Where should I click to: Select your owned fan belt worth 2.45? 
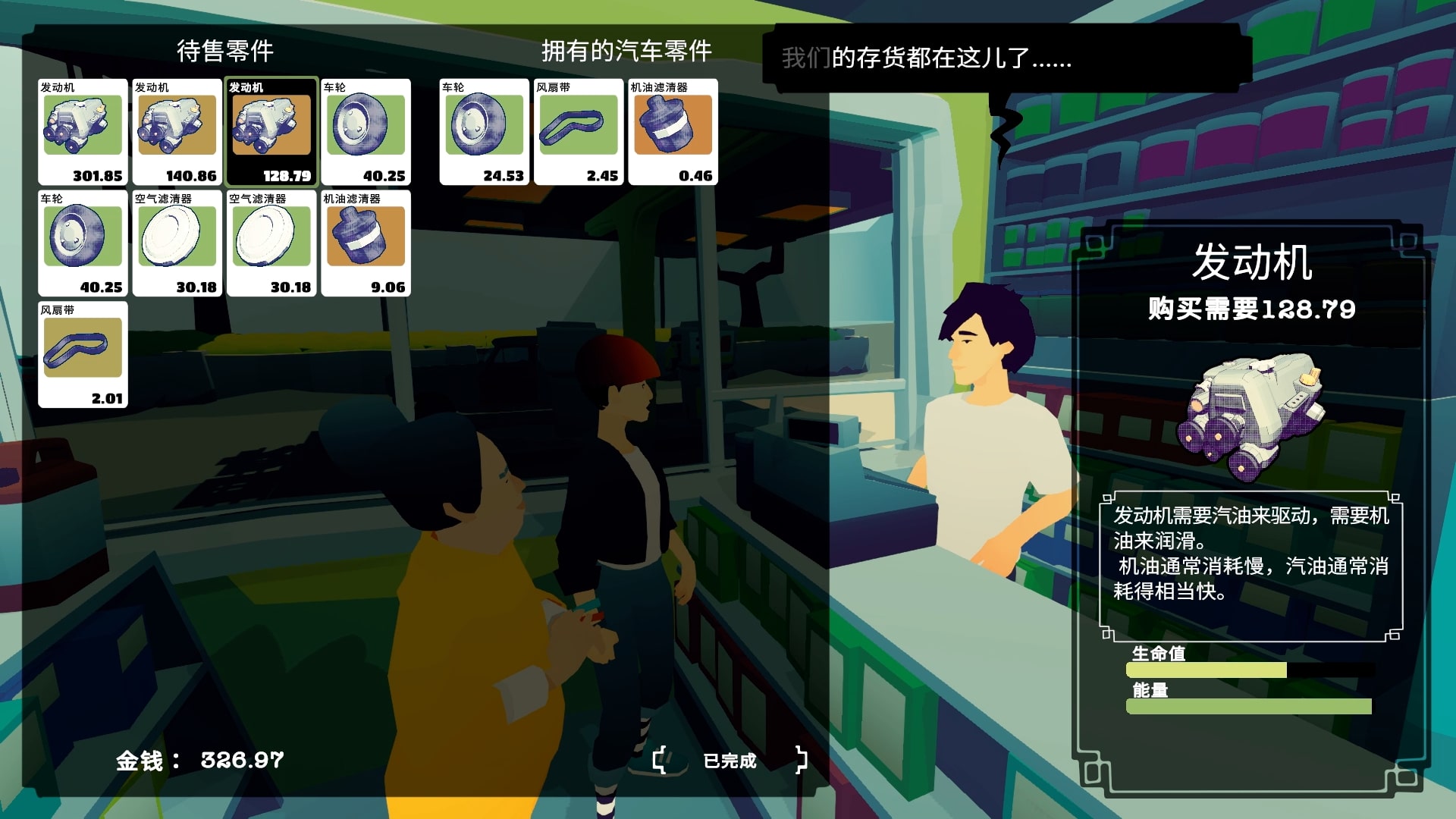[578, 131]
